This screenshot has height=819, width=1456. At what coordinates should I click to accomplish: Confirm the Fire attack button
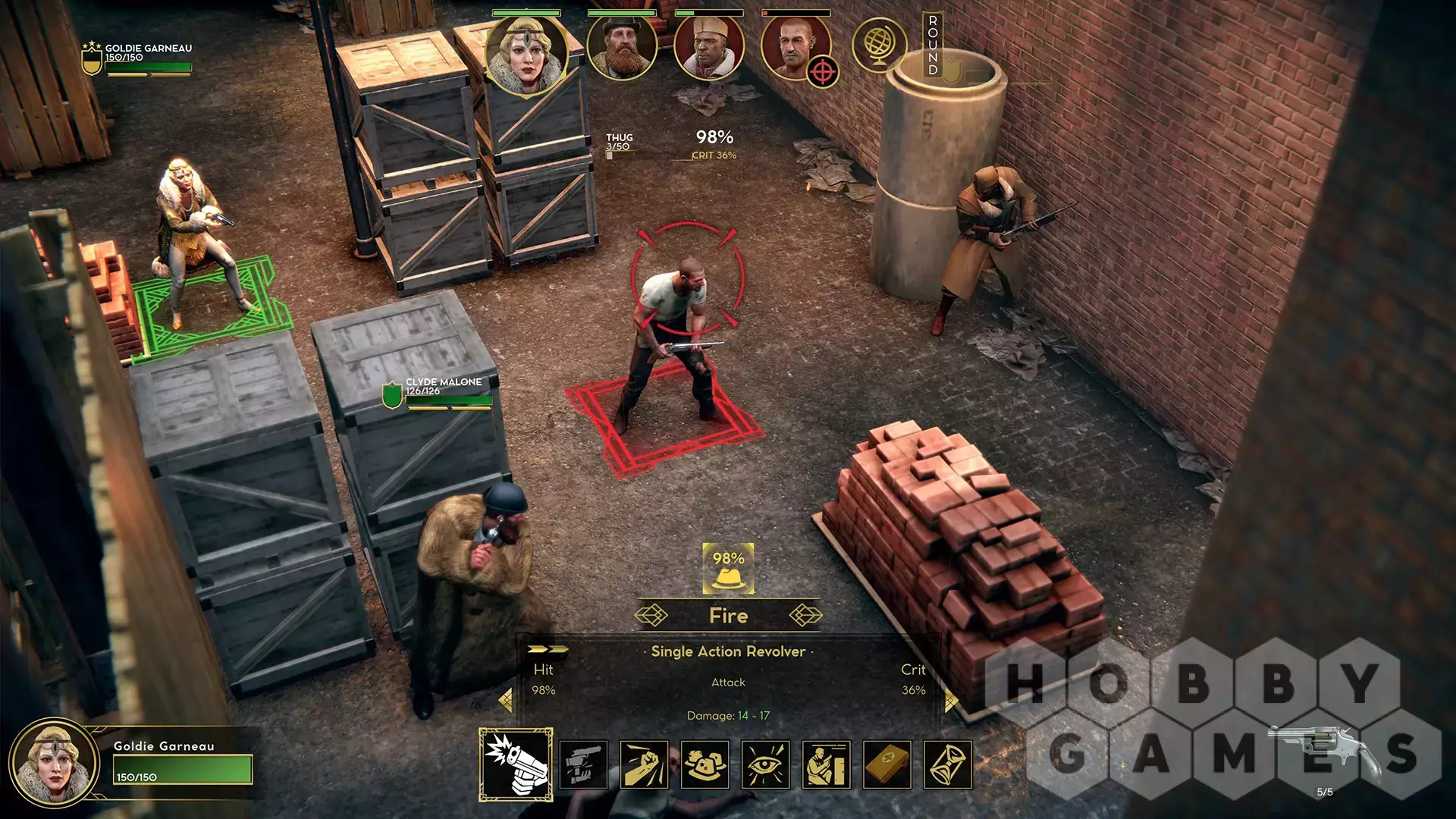coord(728,616)
